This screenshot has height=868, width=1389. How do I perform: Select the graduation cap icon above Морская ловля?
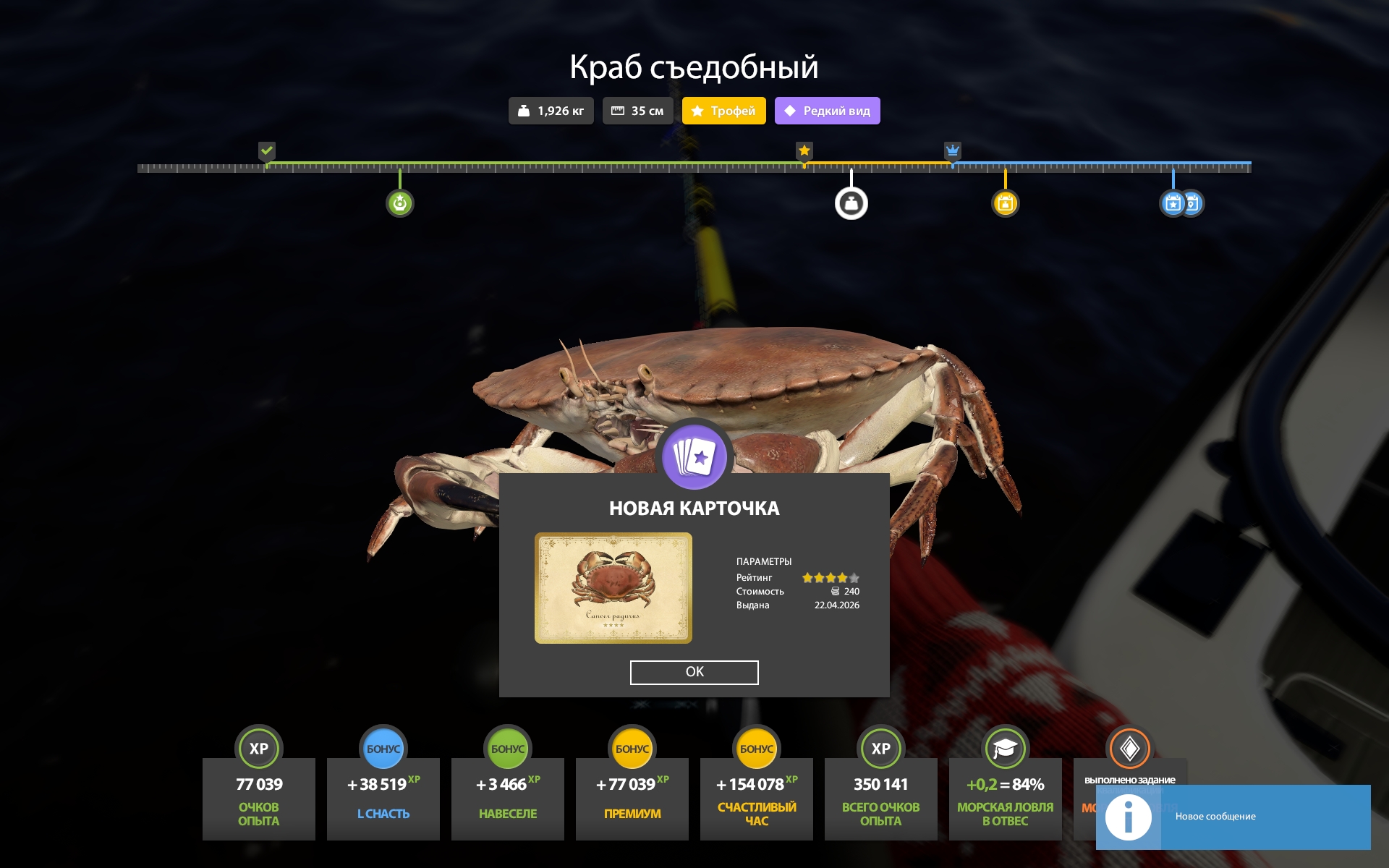tap(1005, 749)
